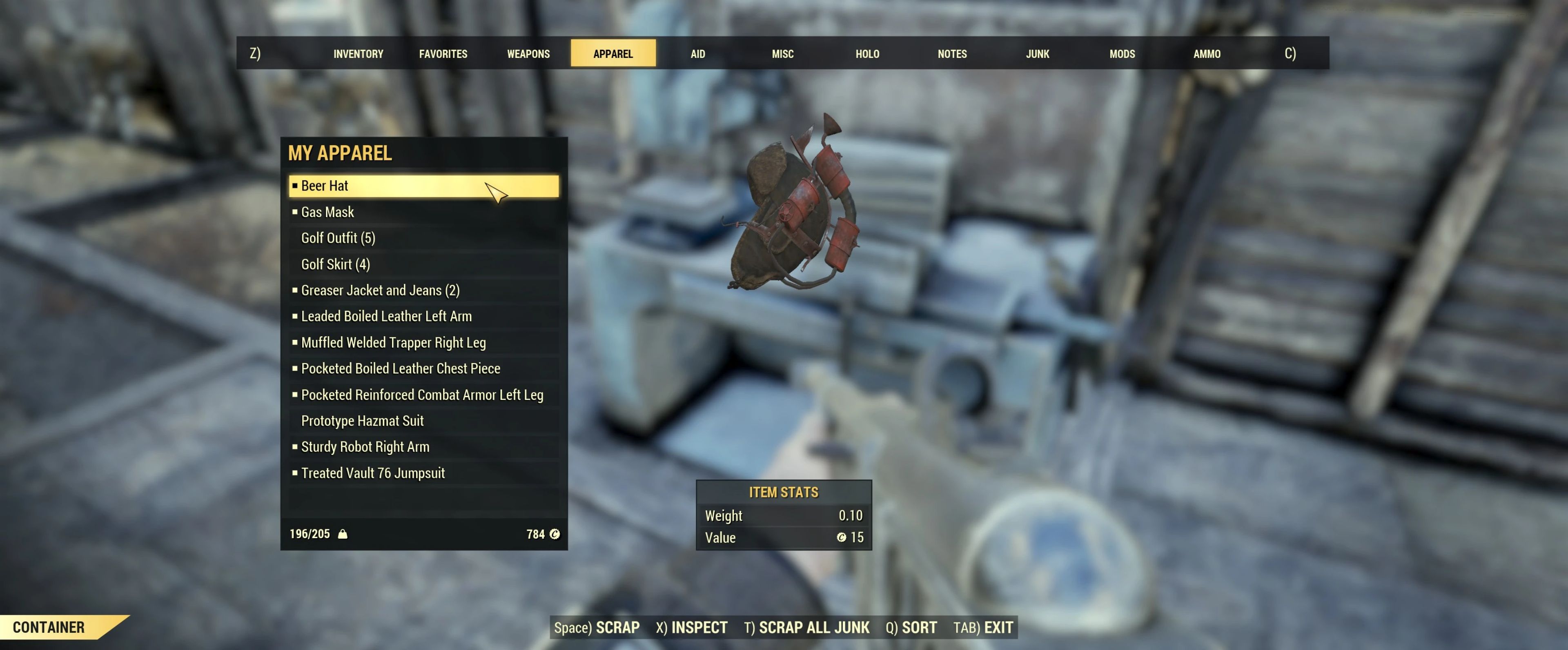Image resolution: width=1568 pixels, height=650 pixels.
Task: Switch to the Junk tab
Action: point(1037,53)
